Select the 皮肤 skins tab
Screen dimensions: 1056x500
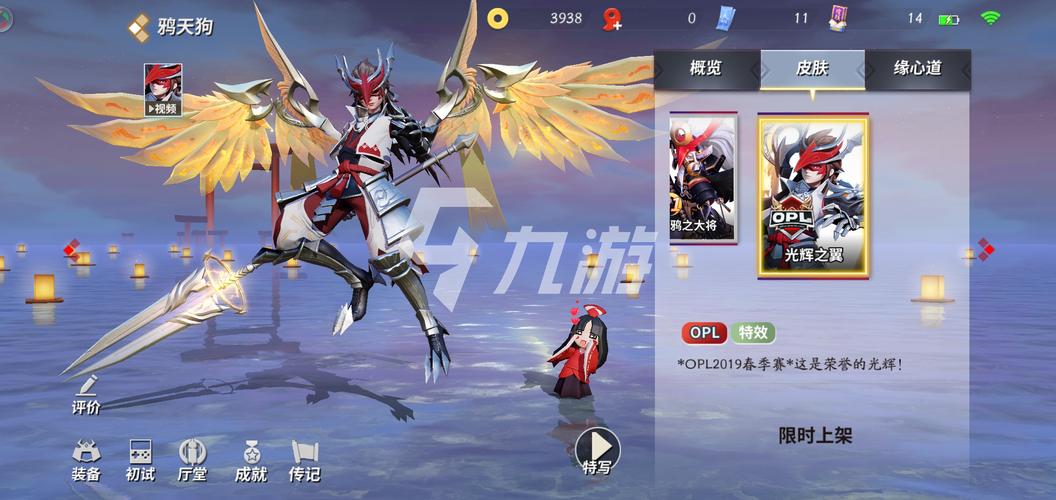pyautogui.click(x=811, y=69)
